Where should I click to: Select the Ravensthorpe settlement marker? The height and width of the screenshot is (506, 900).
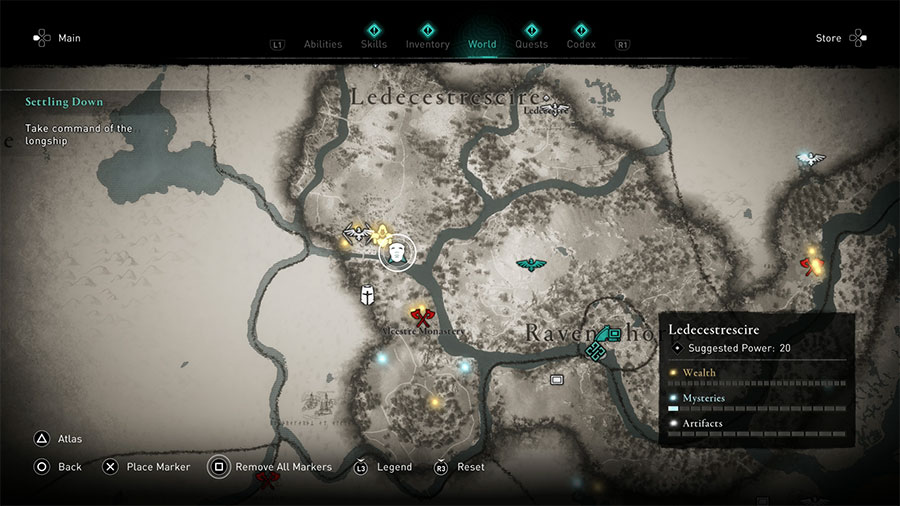click(x=600, y=340)
